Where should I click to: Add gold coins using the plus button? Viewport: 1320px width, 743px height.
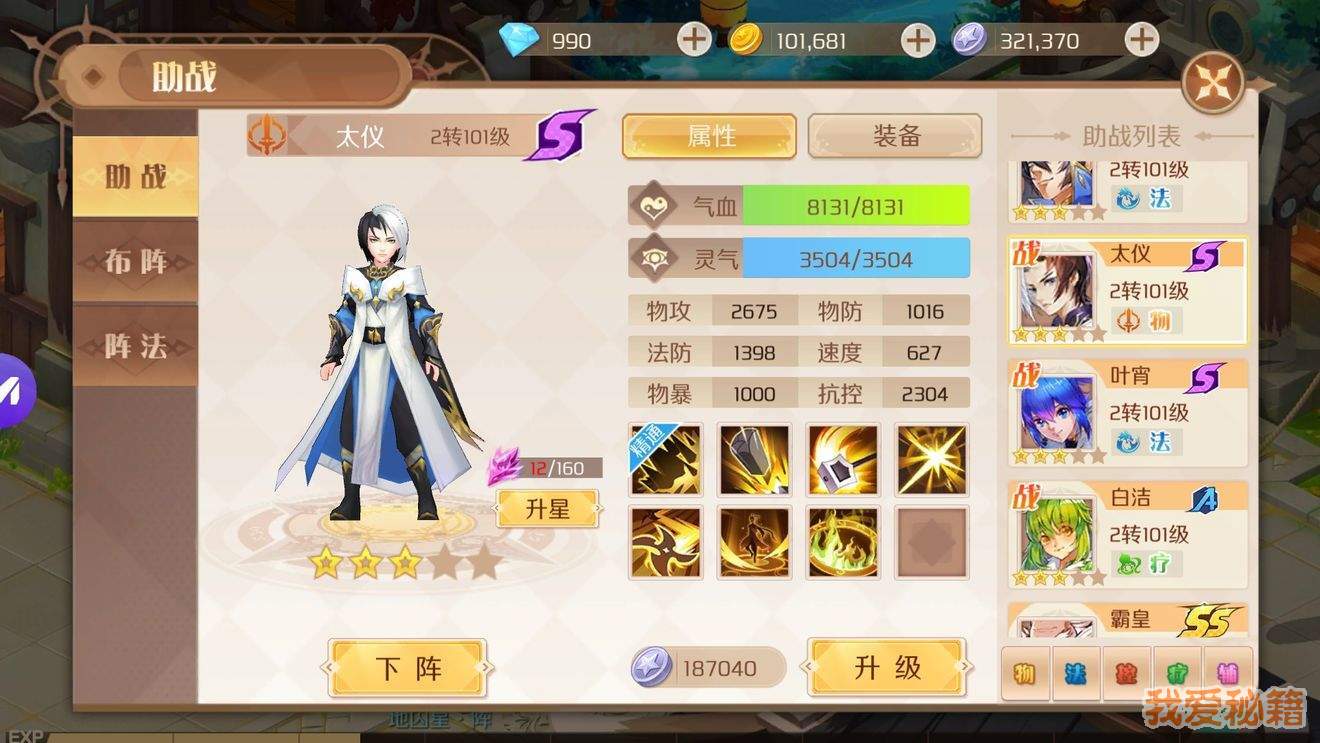click(917, 40)
